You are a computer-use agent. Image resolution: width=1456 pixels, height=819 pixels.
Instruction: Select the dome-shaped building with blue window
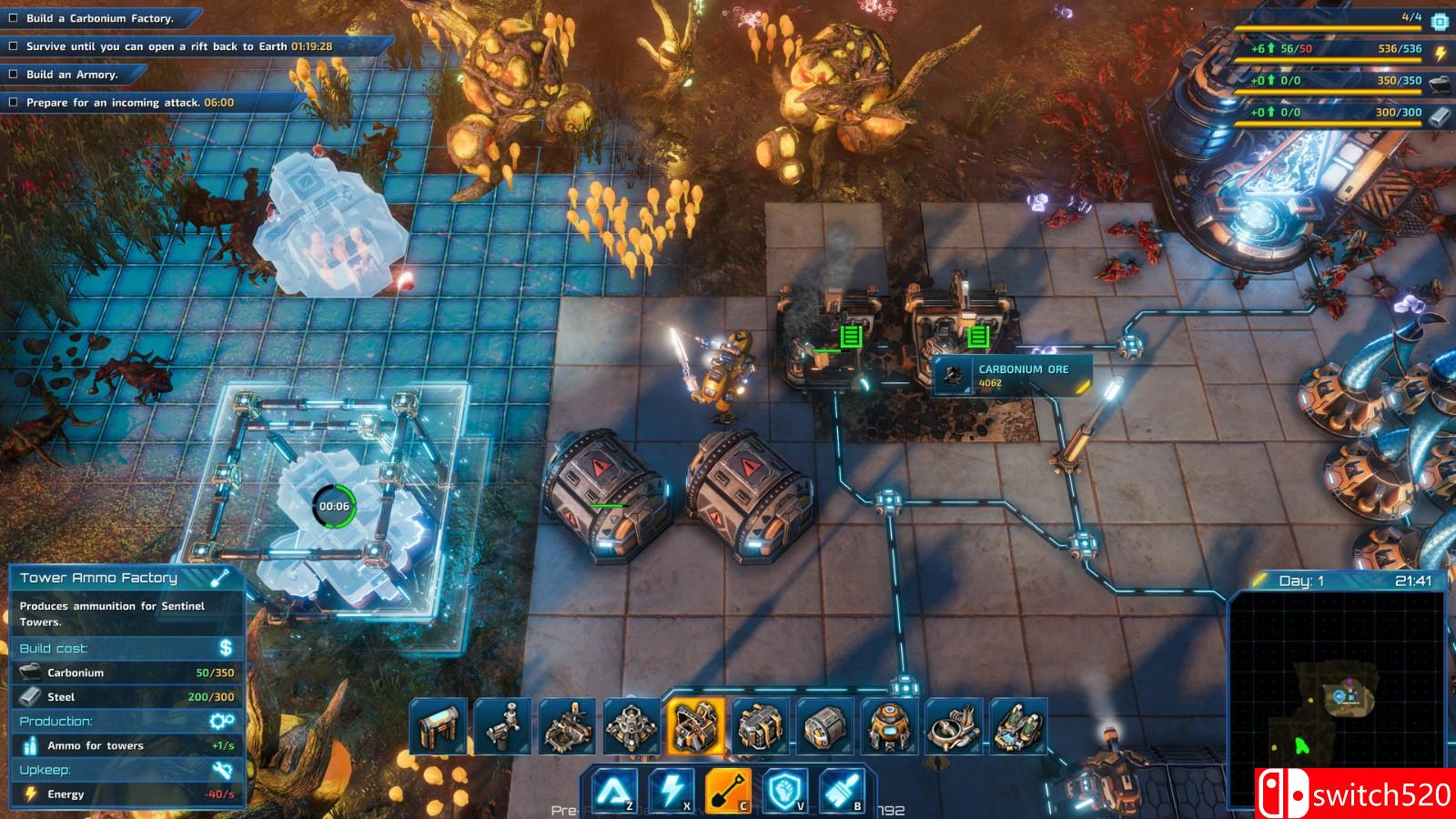click(x=889, y=727)
